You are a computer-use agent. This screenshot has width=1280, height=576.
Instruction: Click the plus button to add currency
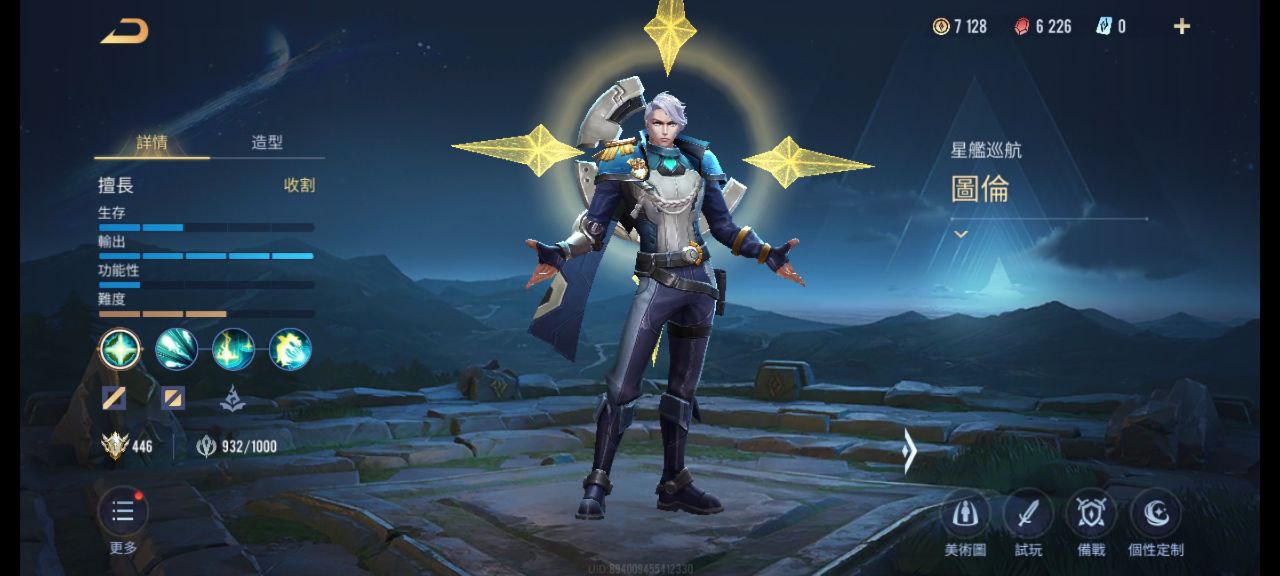1182,27
